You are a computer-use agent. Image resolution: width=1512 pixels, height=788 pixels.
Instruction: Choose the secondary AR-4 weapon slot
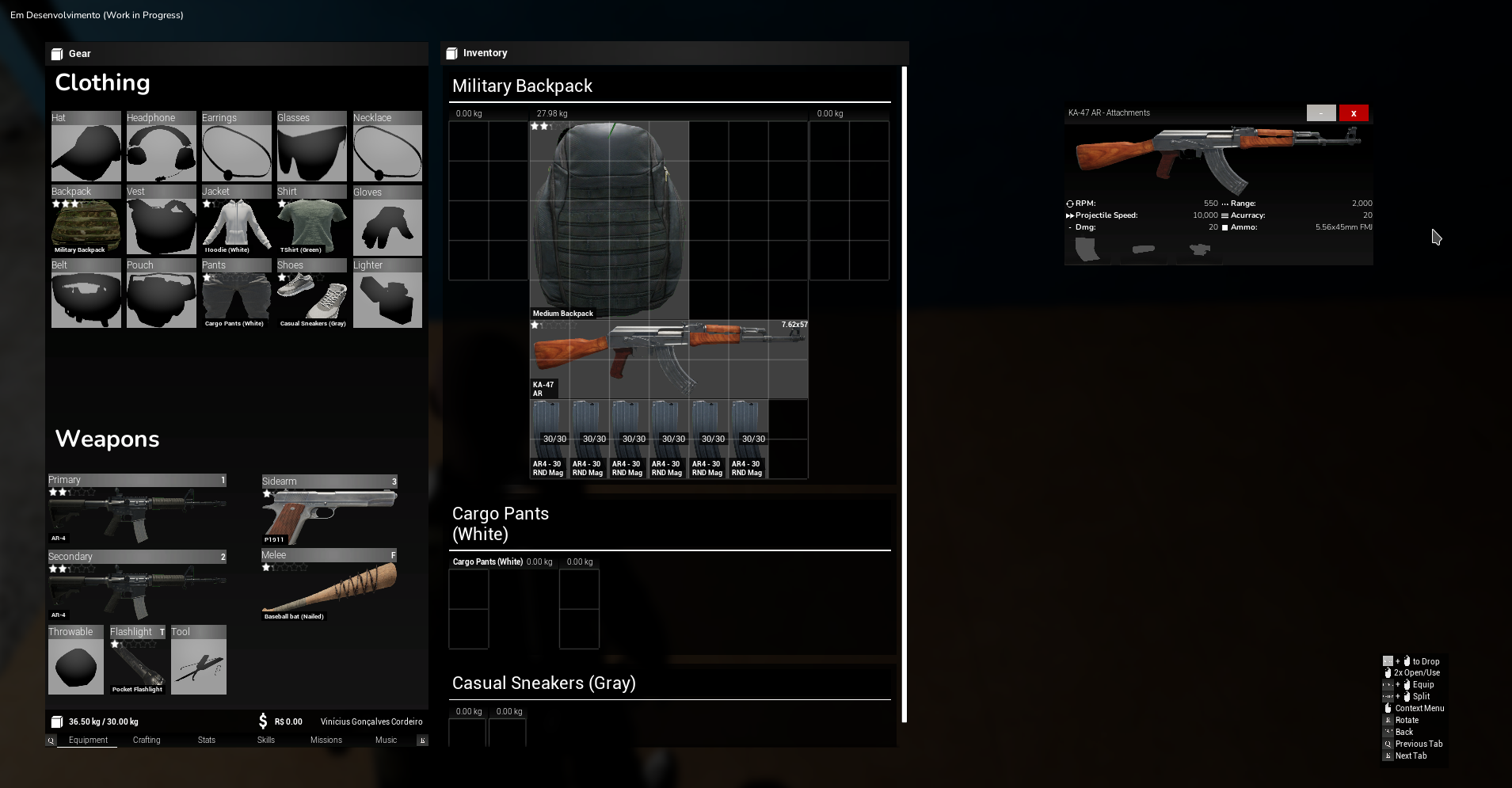137,586
